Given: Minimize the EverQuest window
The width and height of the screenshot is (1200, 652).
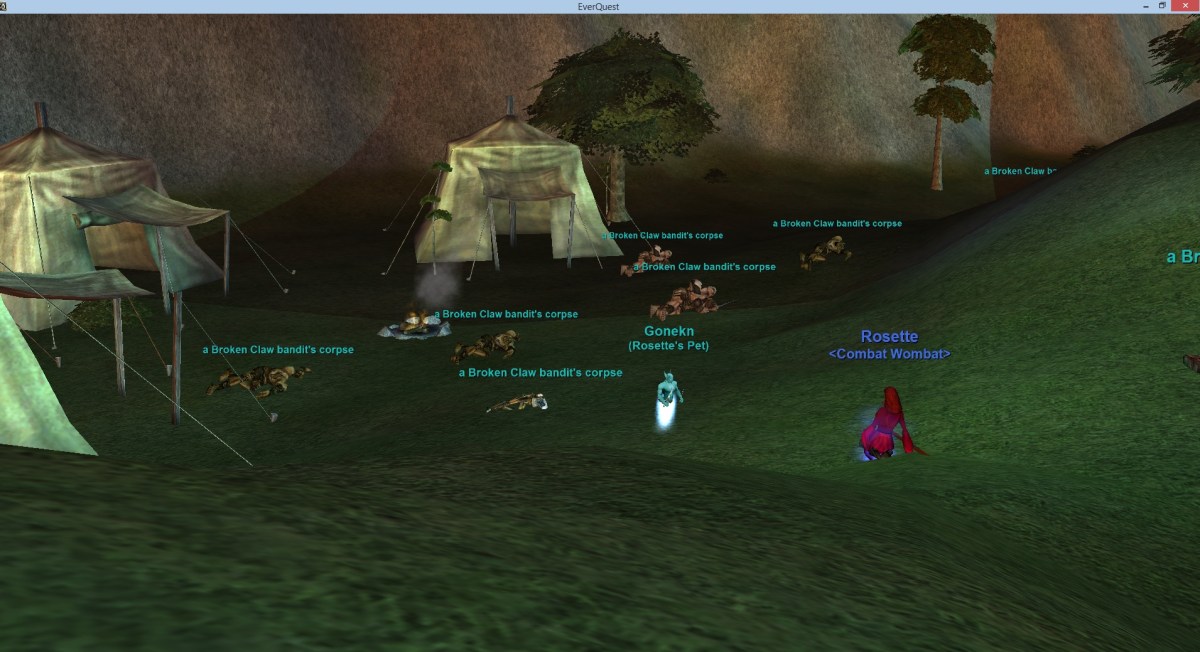Looking at the screenshot, I should 1146,6.
